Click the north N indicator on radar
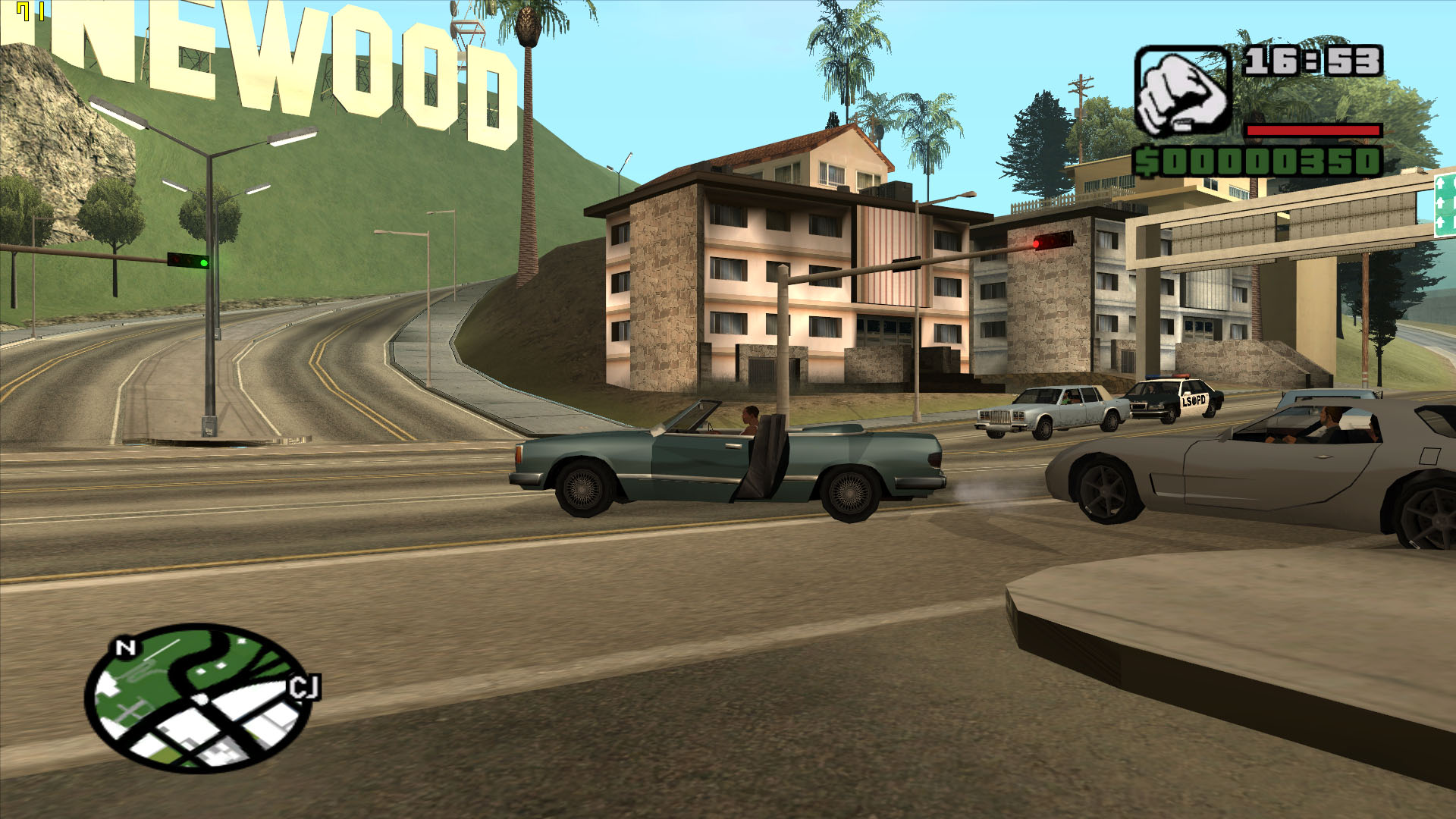1456x819 pixels. [125, 648]
